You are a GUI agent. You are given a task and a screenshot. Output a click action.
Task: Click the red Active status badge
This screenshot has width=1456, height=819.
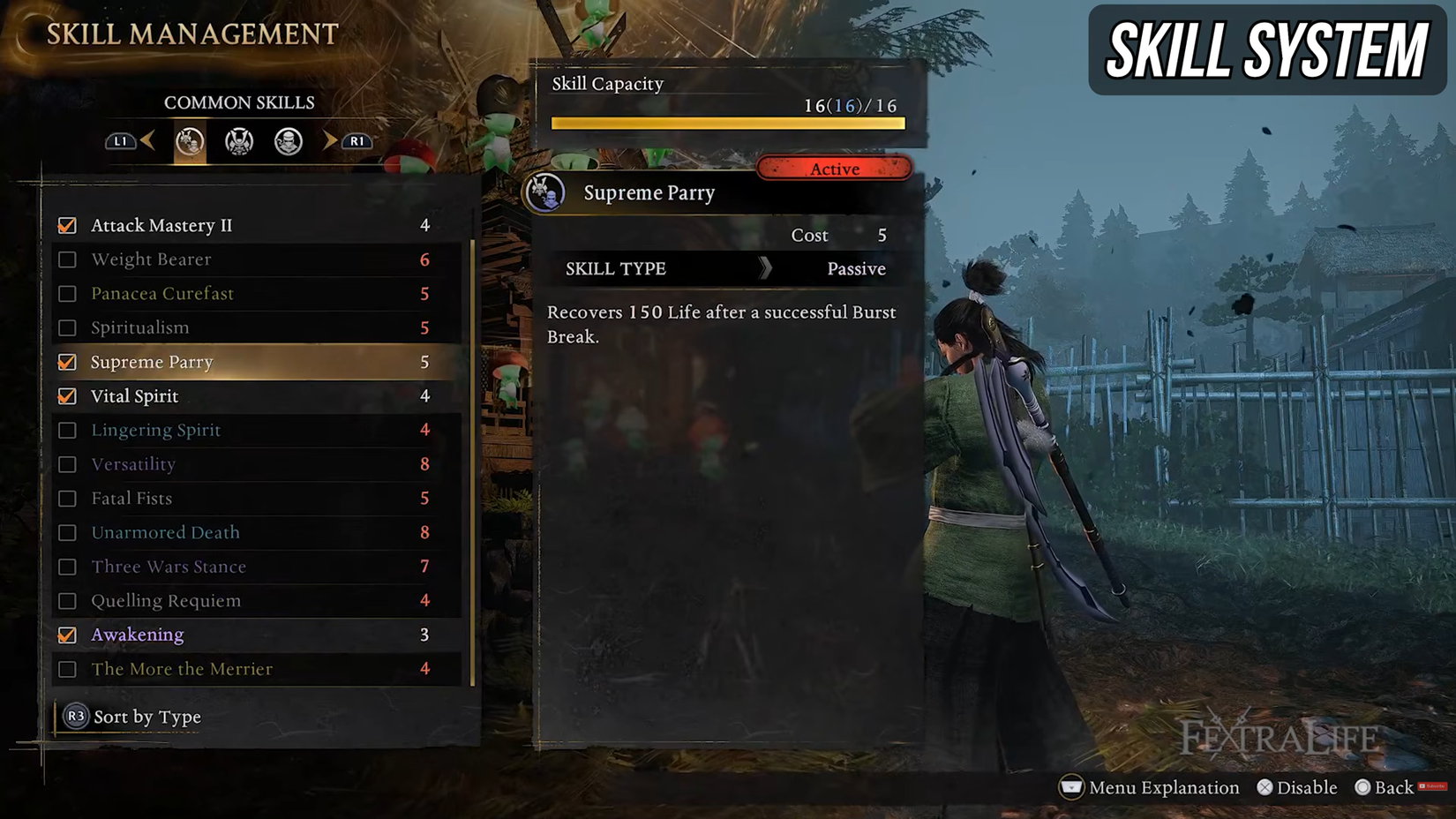click(834, 169)
